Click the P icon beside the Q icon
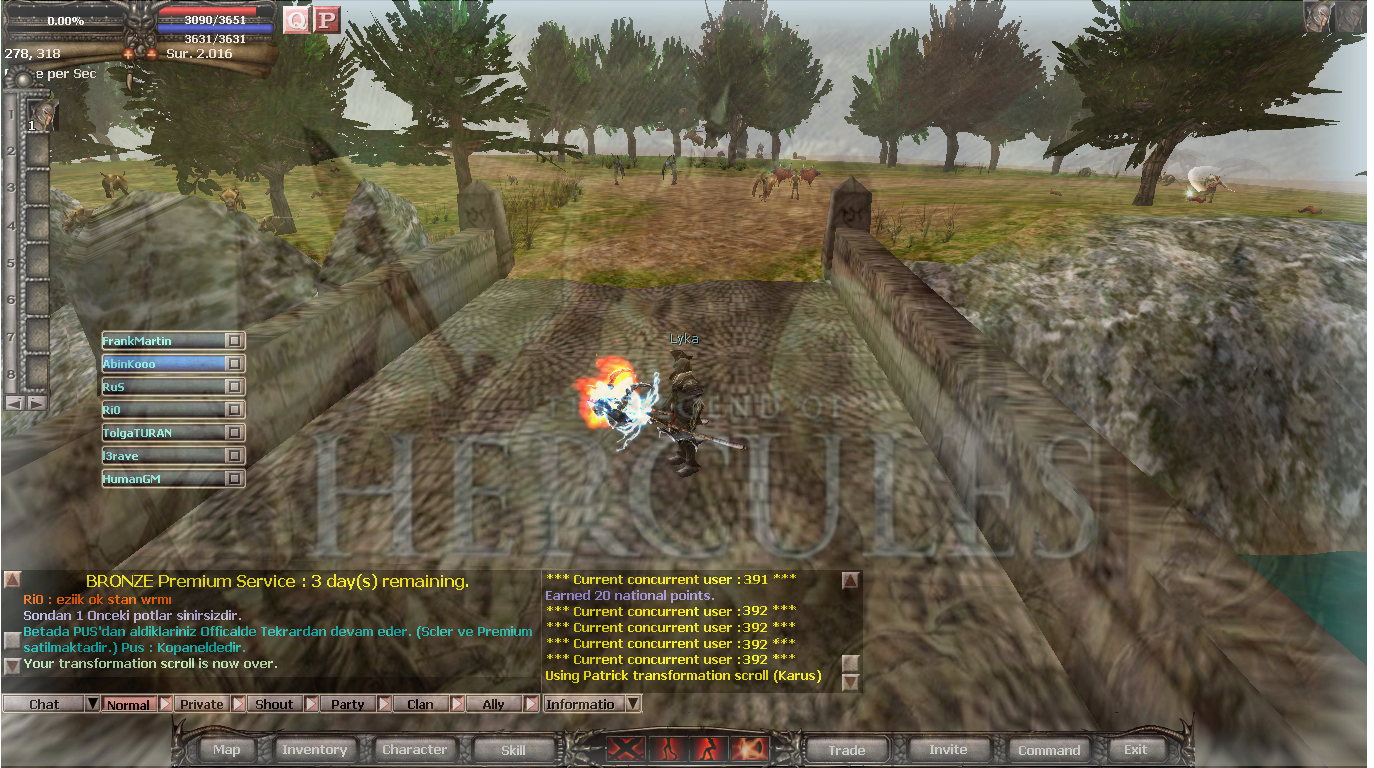Image resolution: width=1374 pixels, height=768 pixels. (326, 20)
